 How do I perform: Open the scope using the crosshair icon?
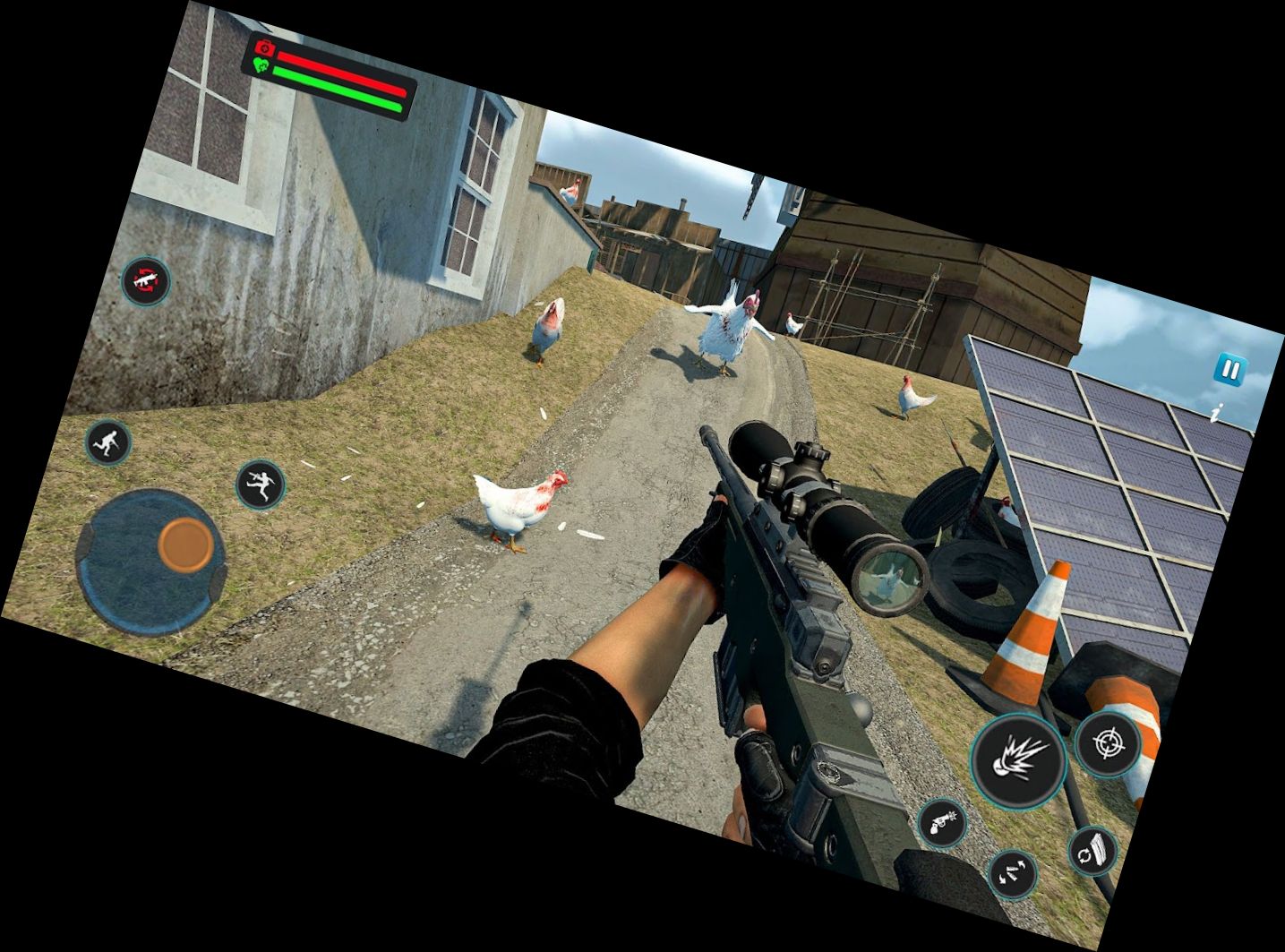(1110, 747)
